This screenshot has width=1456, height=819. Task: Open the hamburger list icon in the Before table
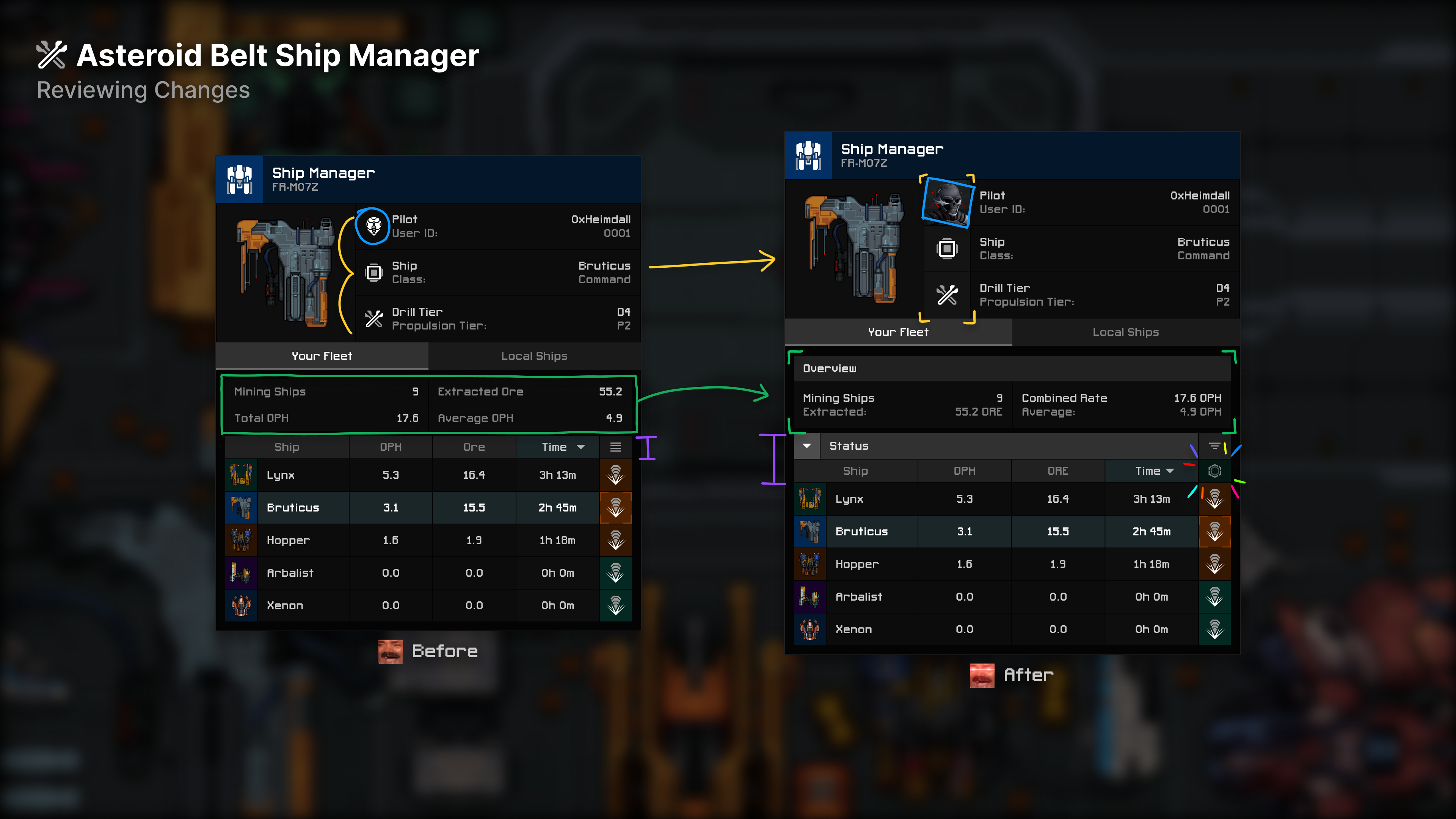pyautogui.click(x=615, y=447)
